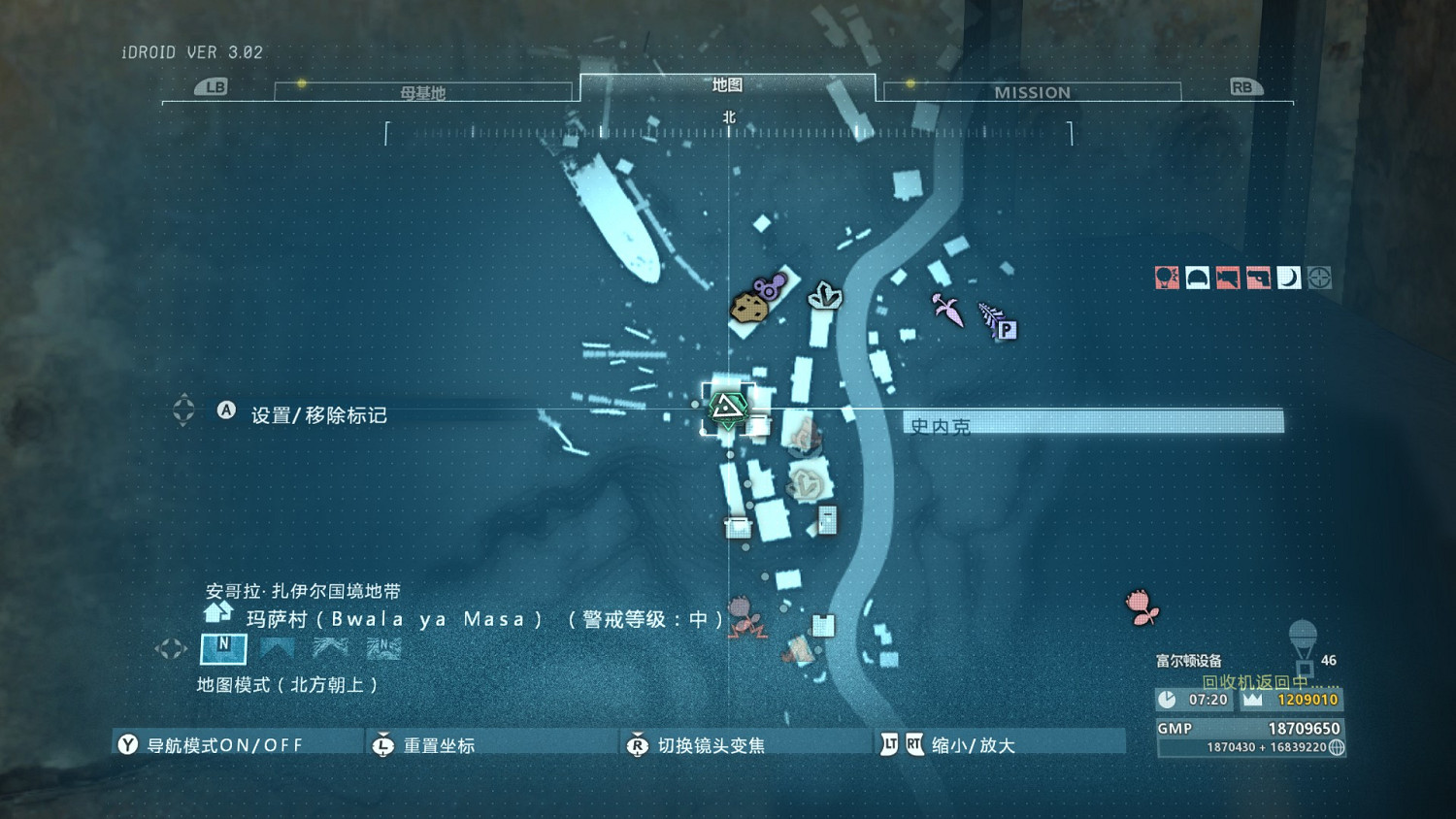Enable north-up map mode with the N icon
The height and width of the screenshot is (819, 1456).
point(222,649)
